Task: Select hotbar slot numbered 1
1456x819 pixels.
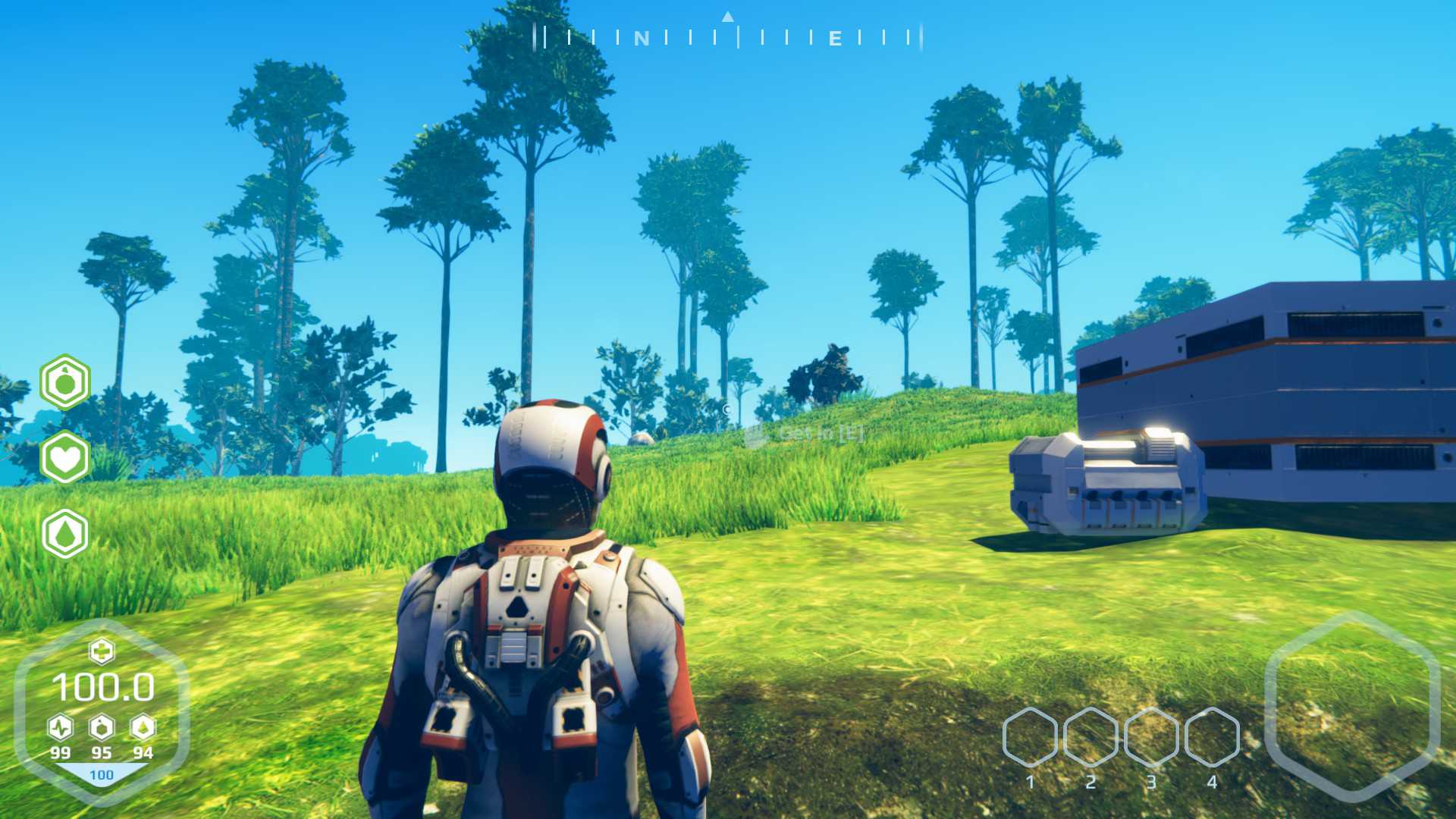Action: click(1030, 737)
